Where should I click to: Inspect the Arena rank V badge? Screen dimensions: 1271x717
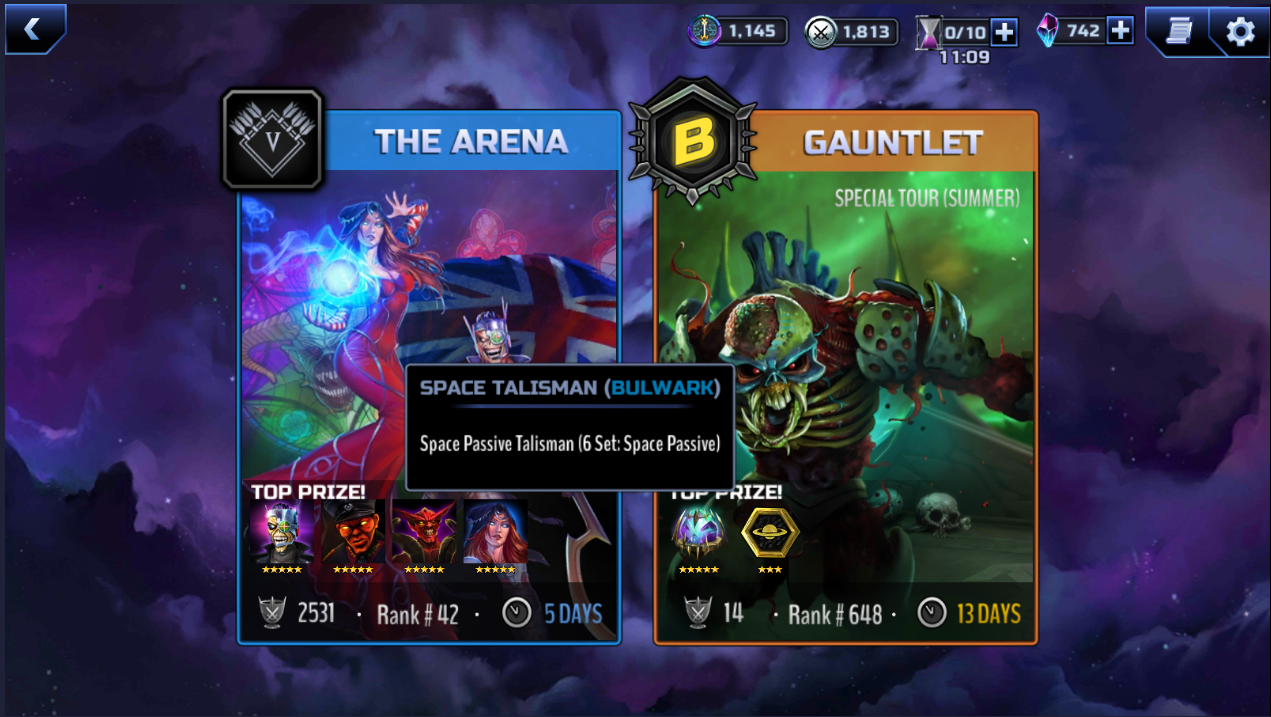point(272,140)
